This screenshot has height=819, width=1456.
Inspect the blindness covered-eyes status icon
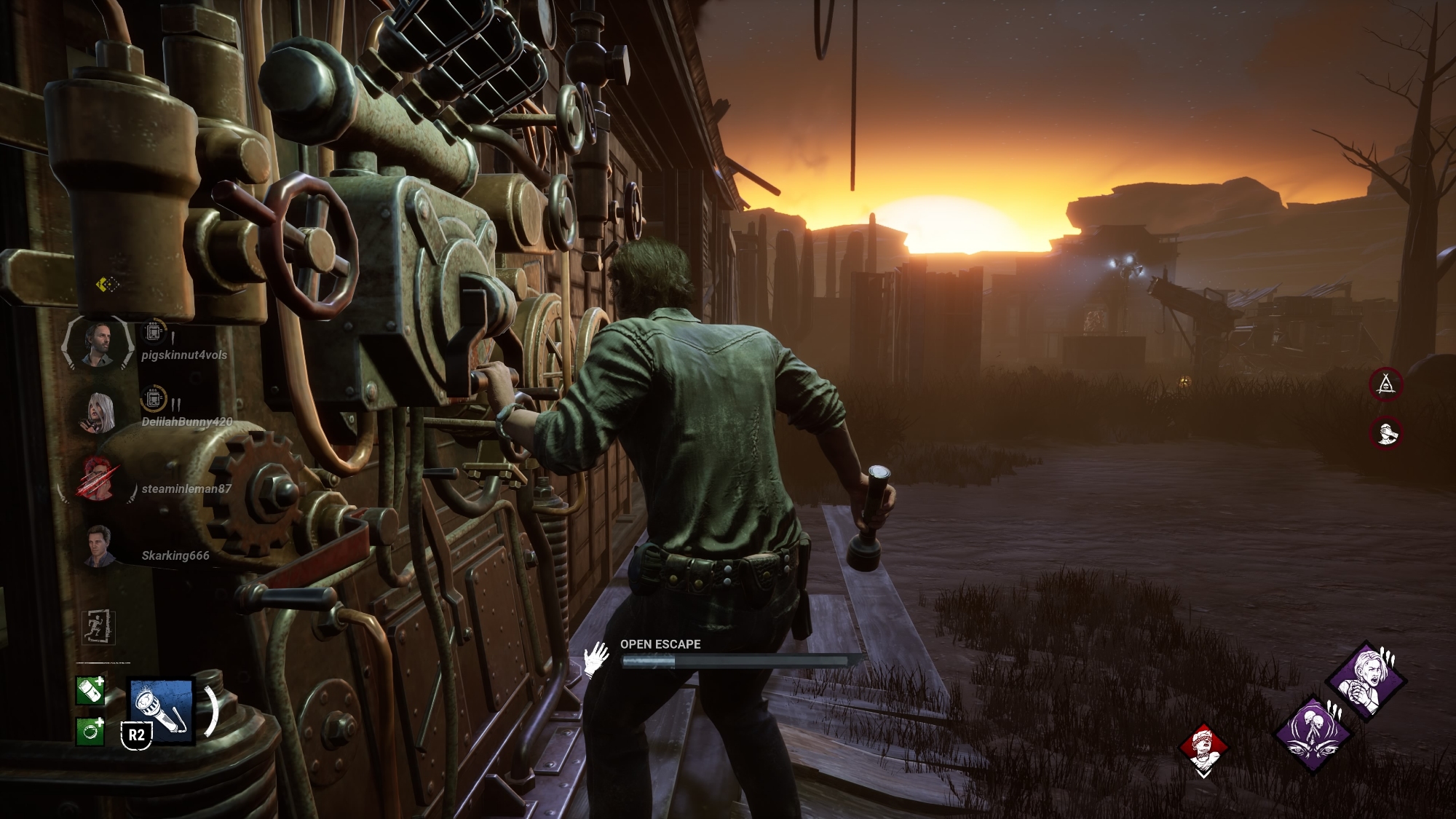[x=1386, y=432]
